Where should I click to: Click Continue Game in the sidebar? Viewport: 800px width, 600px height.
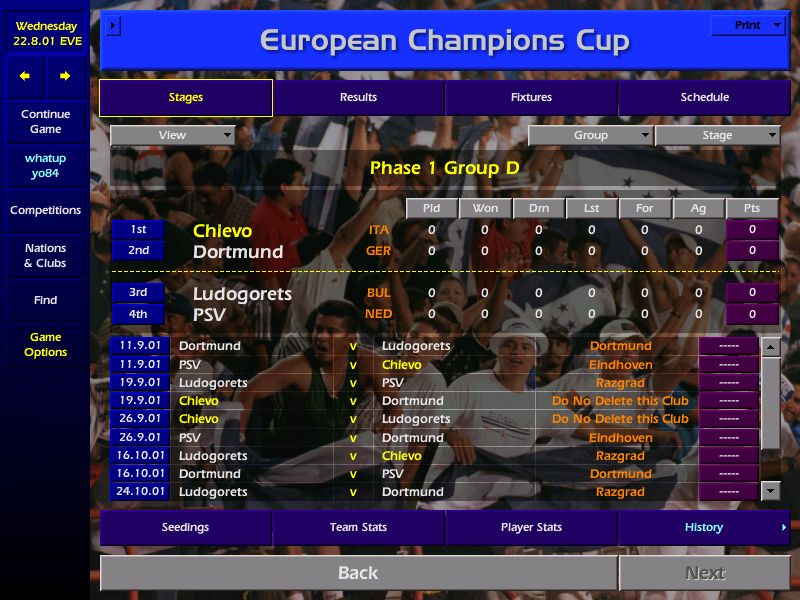(45, 121)
